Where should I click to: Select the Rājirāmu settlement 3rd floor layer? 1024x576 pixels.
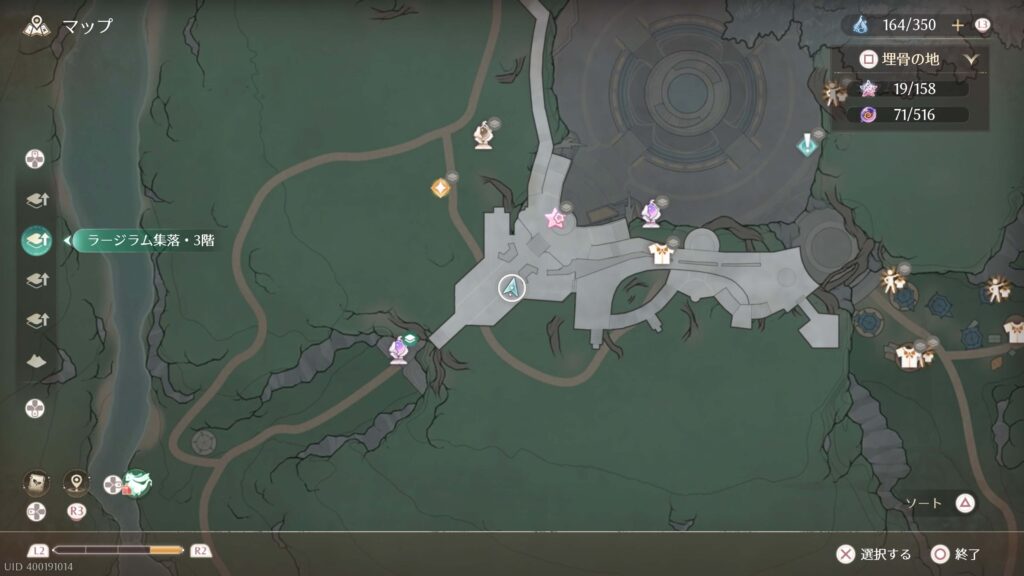click(36, 240)
